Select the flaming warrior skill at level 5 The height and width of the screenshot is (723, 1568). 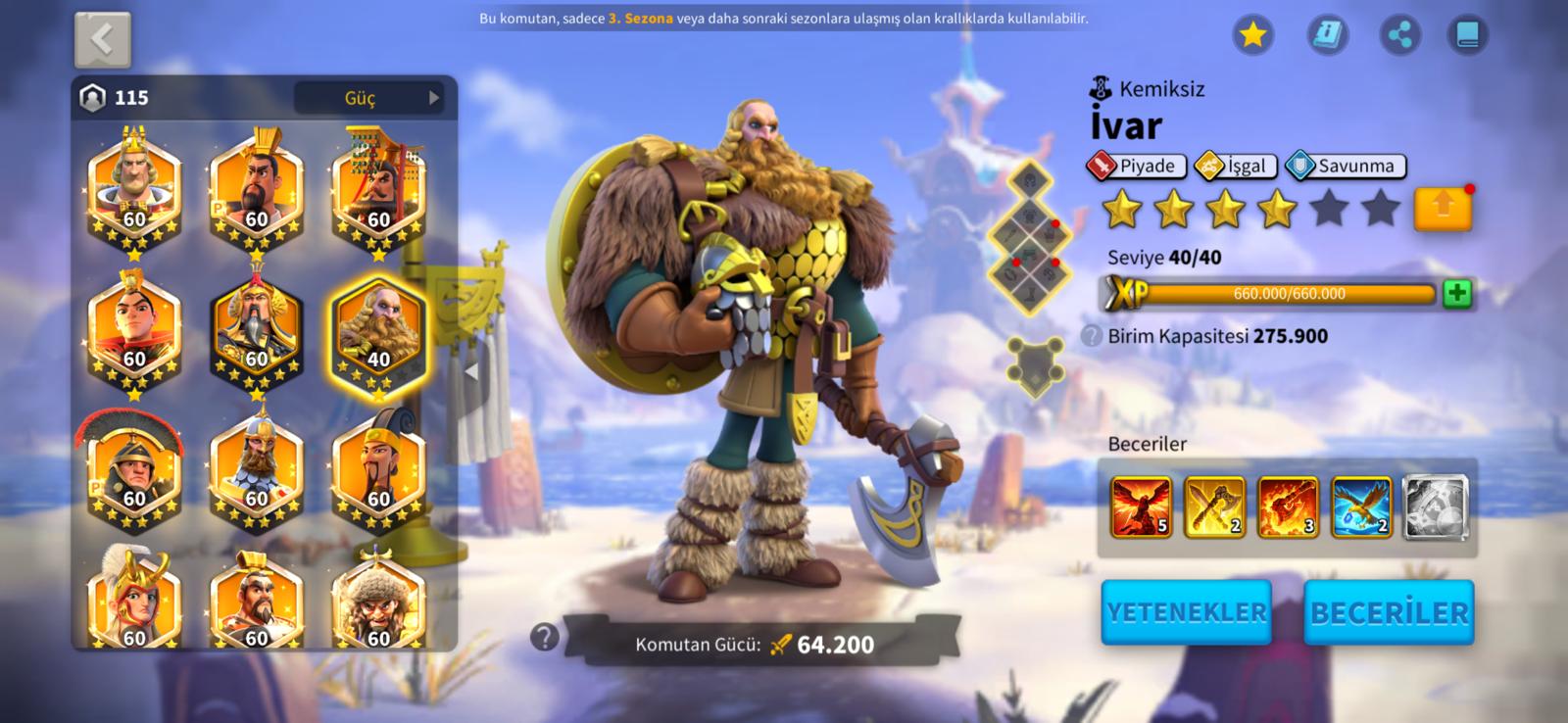point(1141,506)
